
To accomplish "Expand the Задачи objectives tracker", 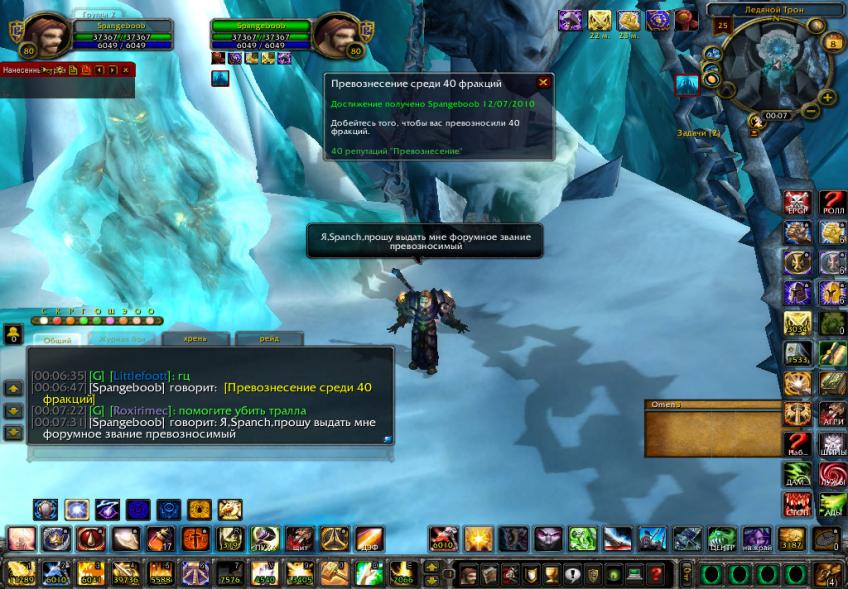I will pos(698,132).
